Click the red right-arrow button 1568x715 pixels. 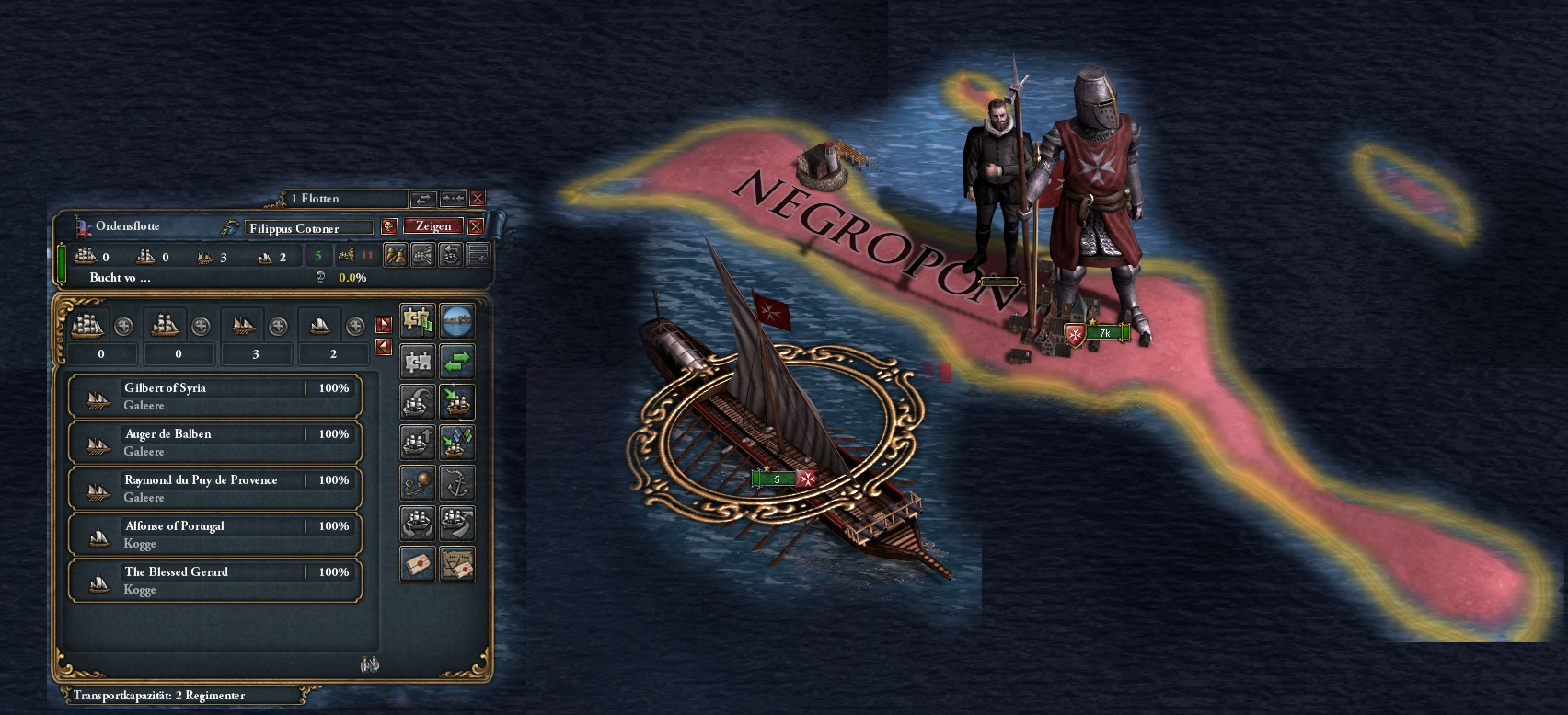coord(384,324)
